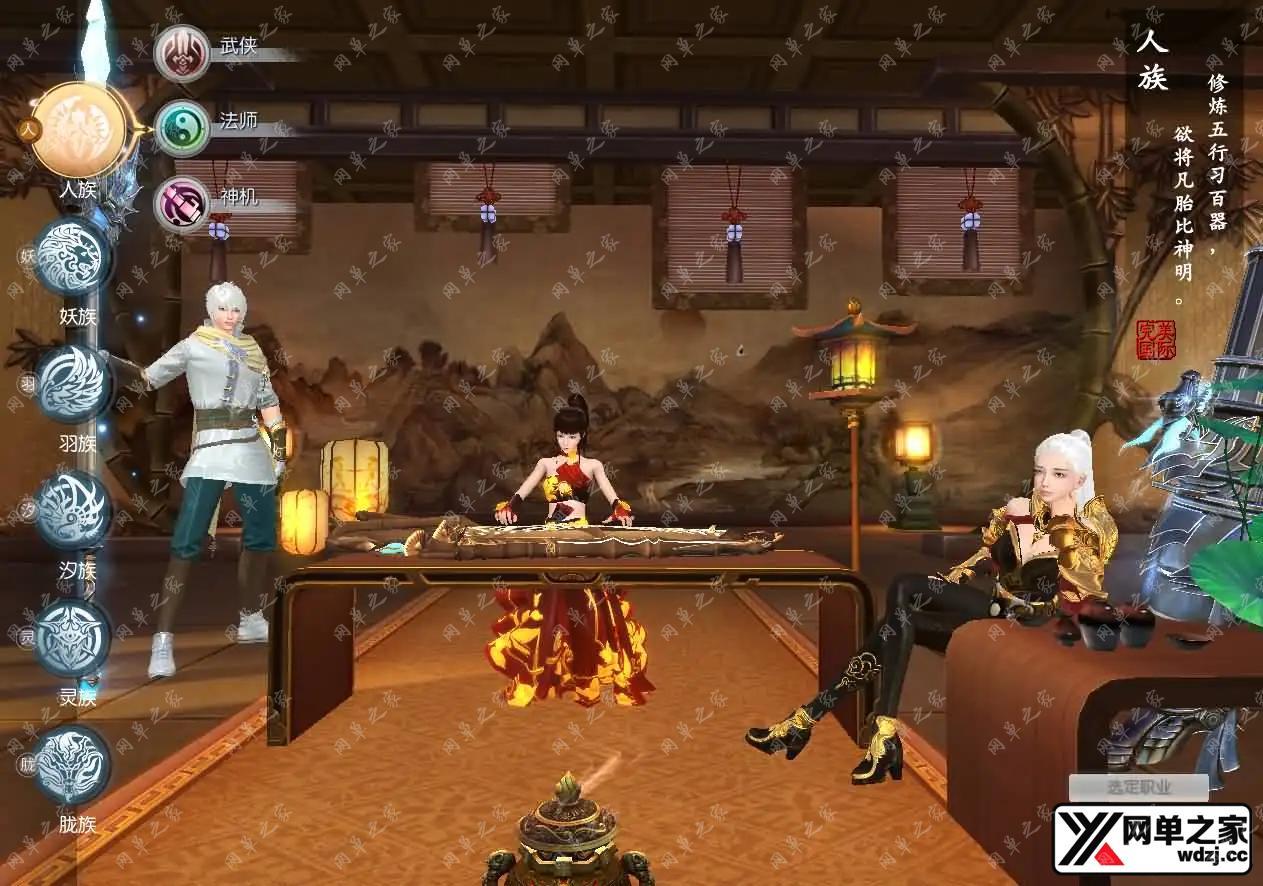This screenshot has height=886, width=1263.
Task: Select the 人族 (Human) race emblem
Action: click(x=78, y=130)
